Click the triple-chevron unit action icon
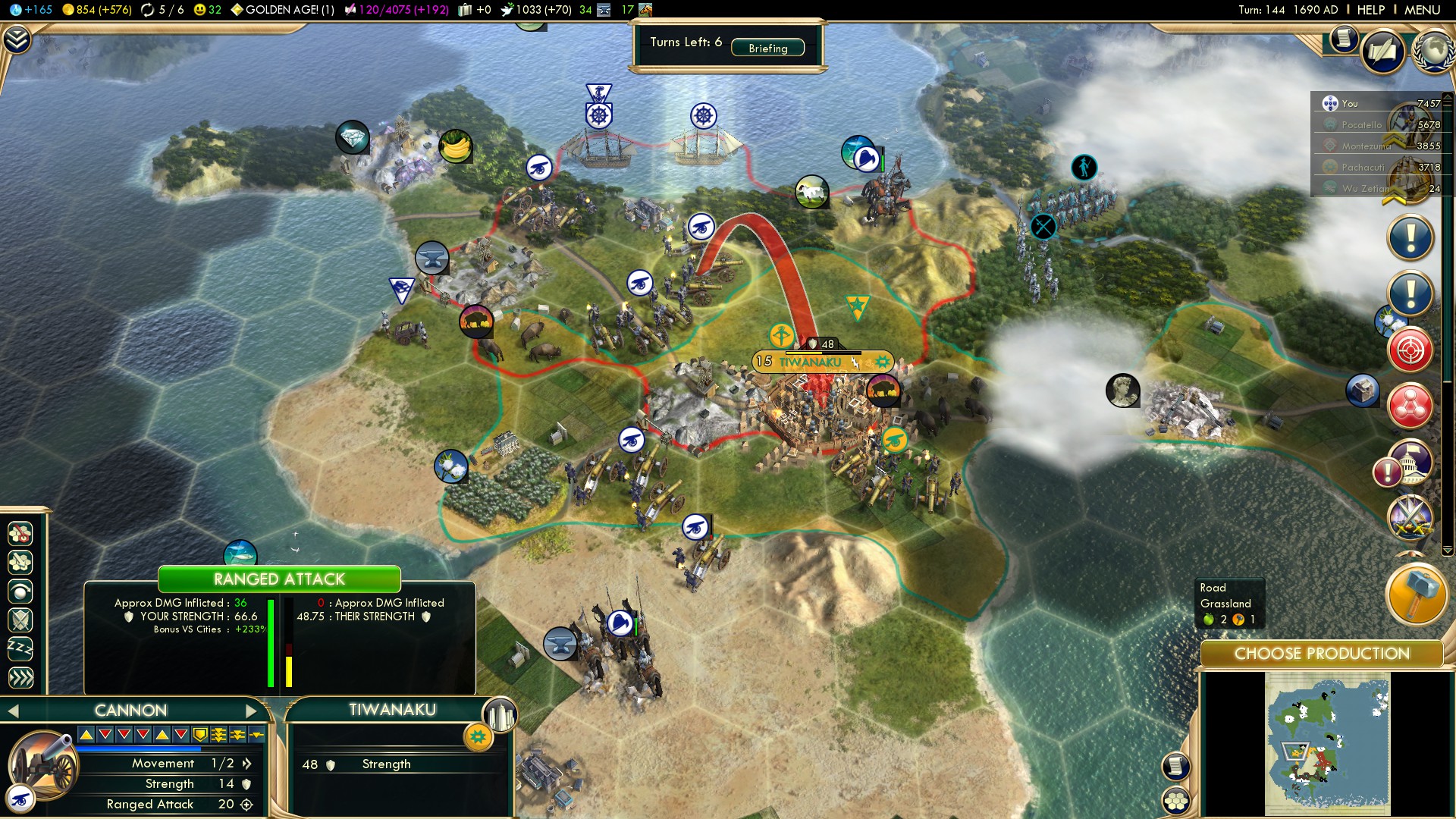1456x819 pixels. 20,678
